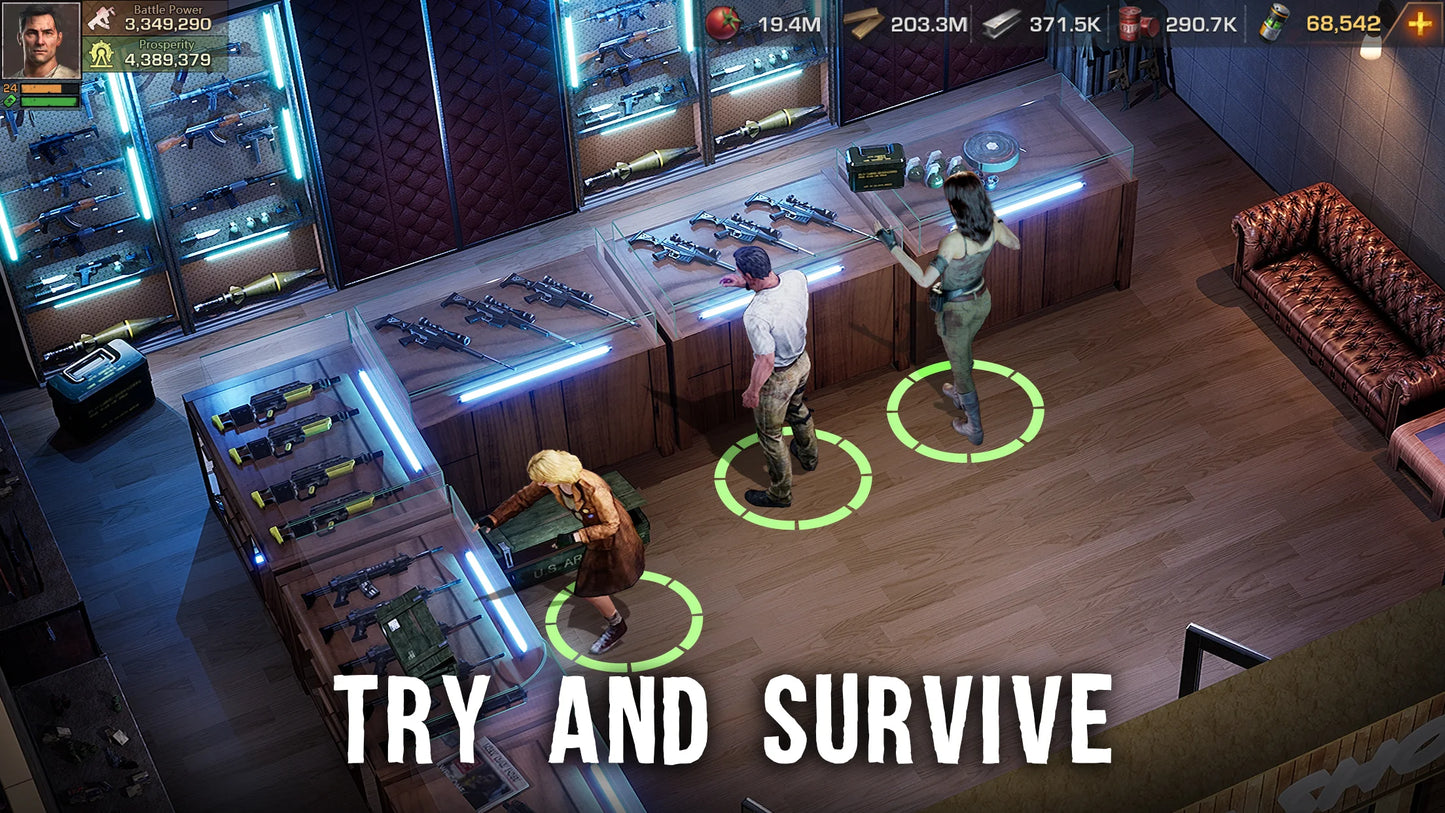Open the commander profile via the avatar portrait
Image resolution: width=1445 pixels, height=813 pixels.
(41, 40)
